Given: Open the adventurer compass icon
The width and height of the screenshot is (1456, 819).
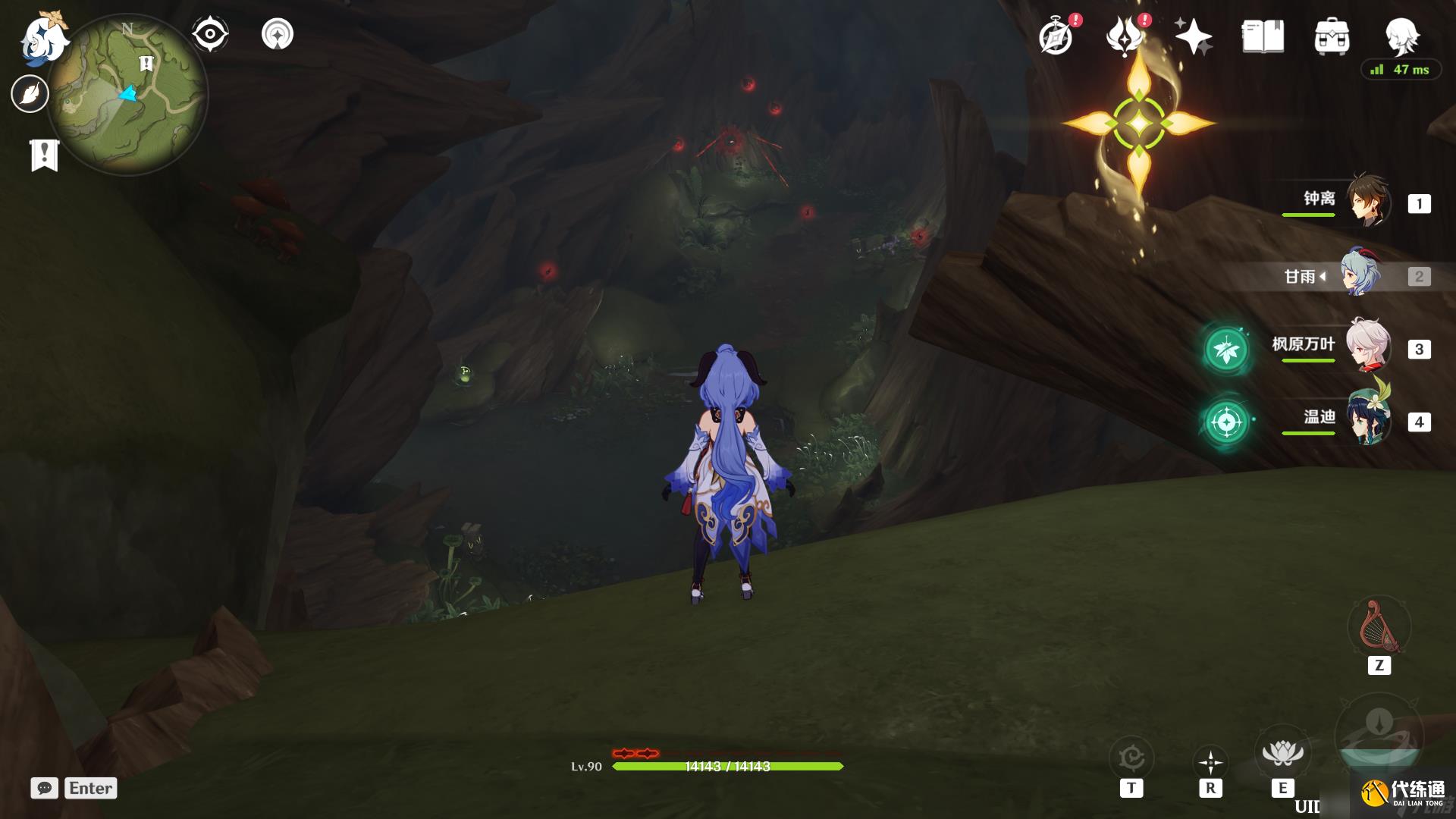Looking at the screenshot, I should coord(1056,36).
